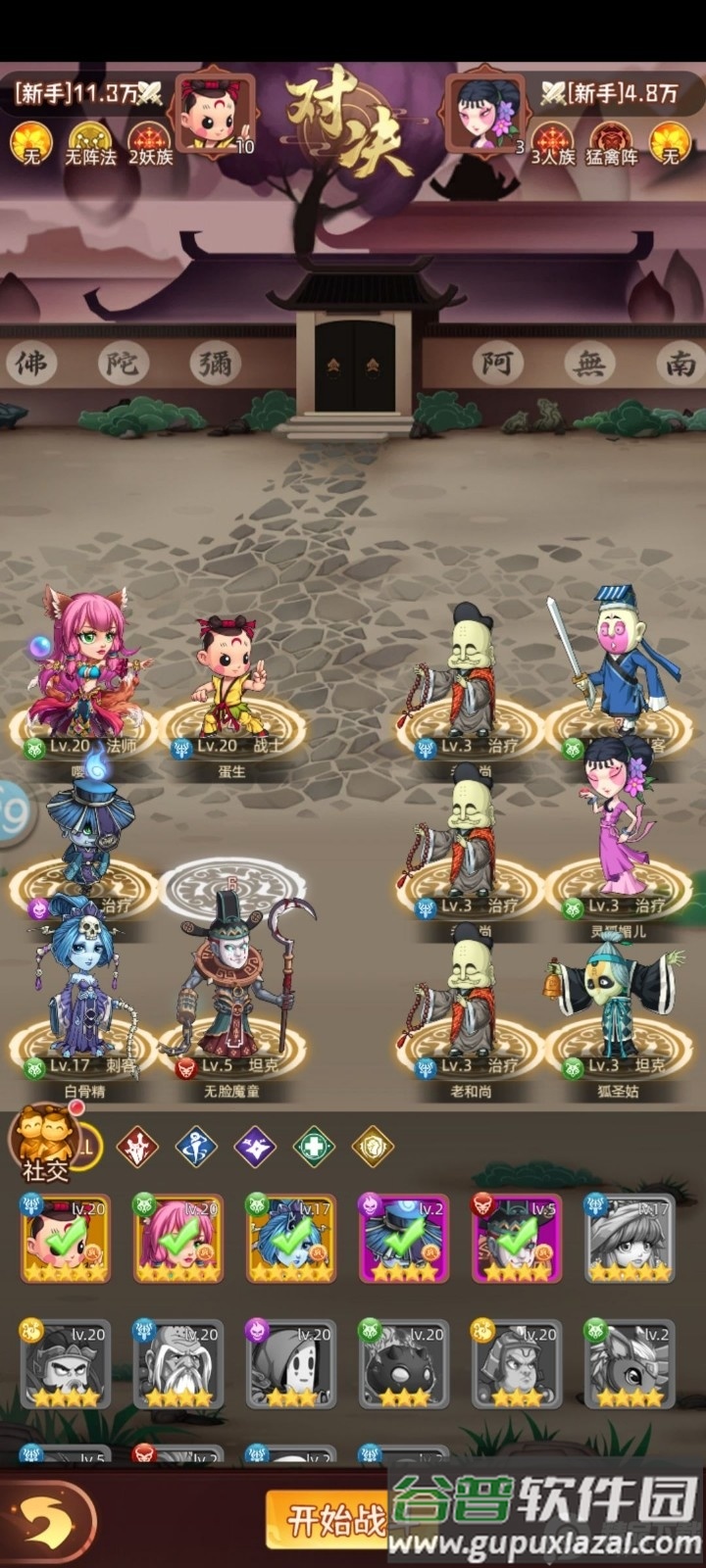The image size is (706, 1568).
Task: View the enemy 3人族 faction bonus
Action: [553, 142]
